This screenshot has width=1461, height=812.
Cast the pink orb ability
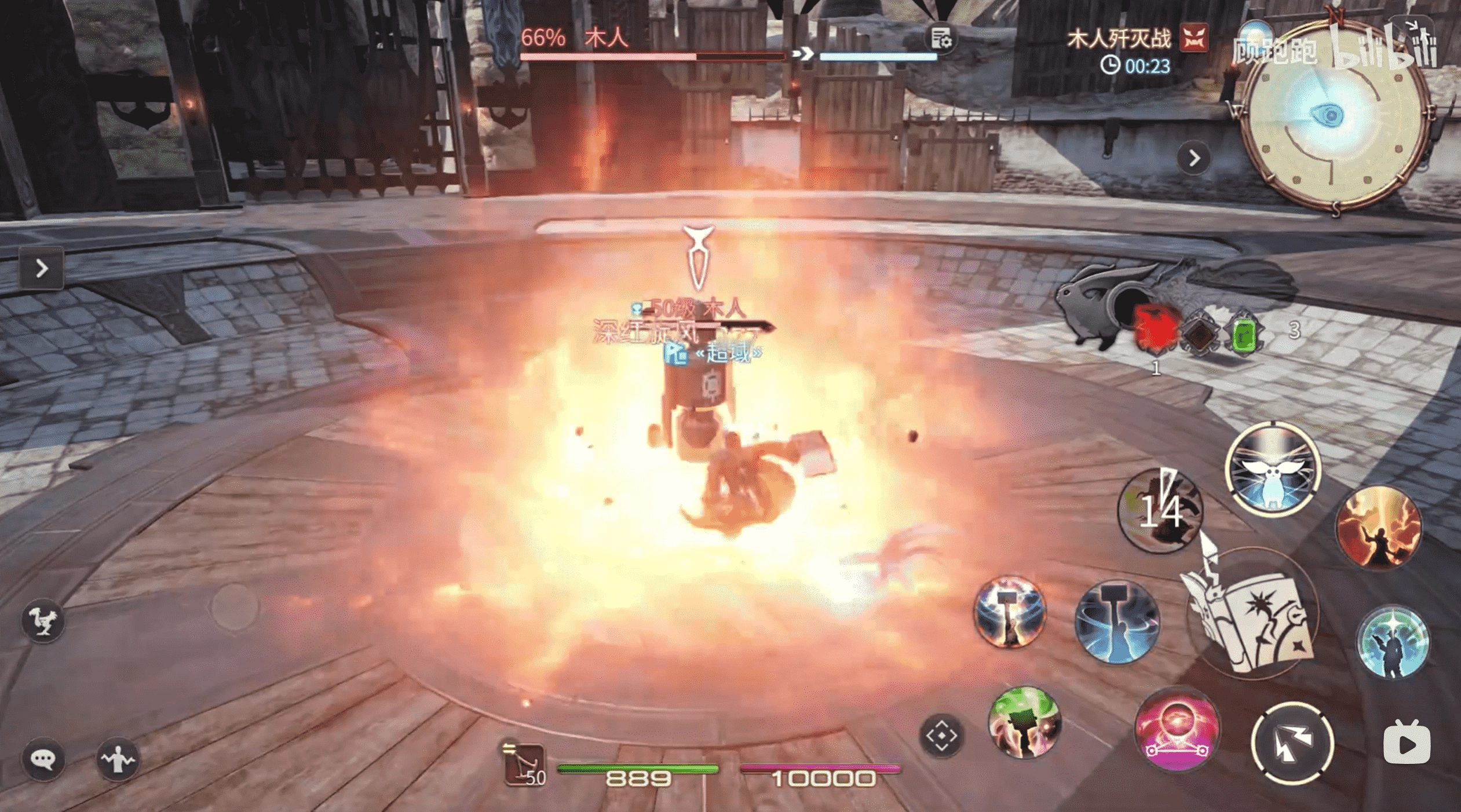point(1177,728)
